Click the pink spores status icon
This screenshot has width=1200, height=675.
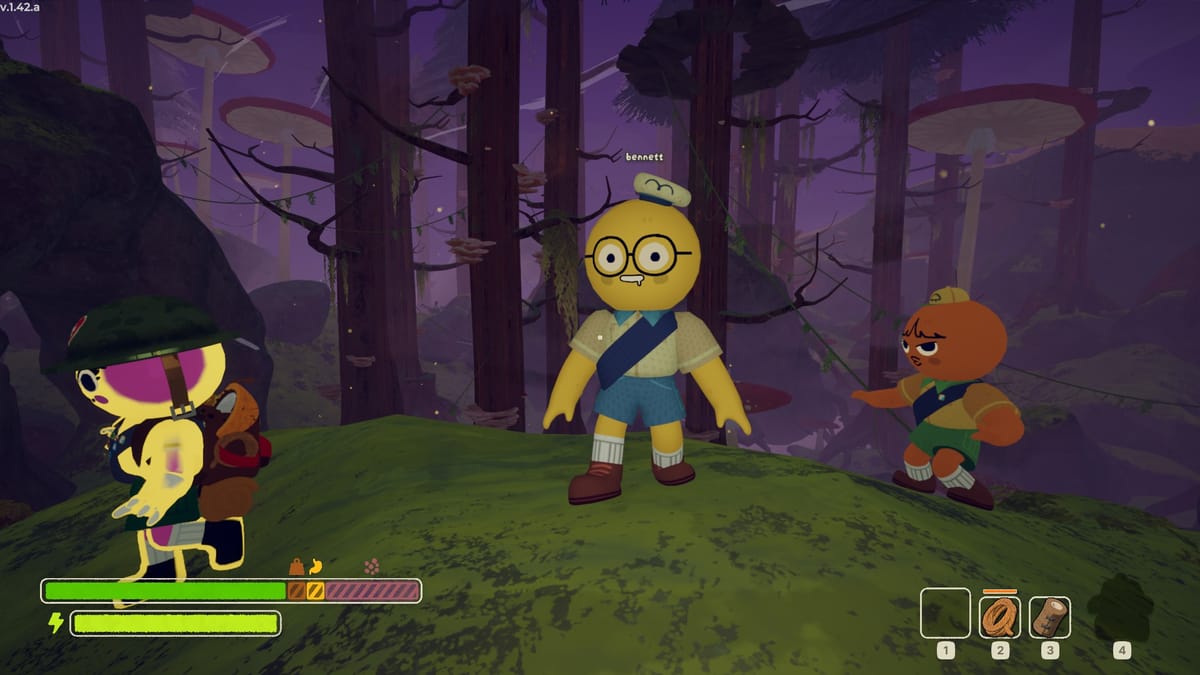[x=373, y=566]
